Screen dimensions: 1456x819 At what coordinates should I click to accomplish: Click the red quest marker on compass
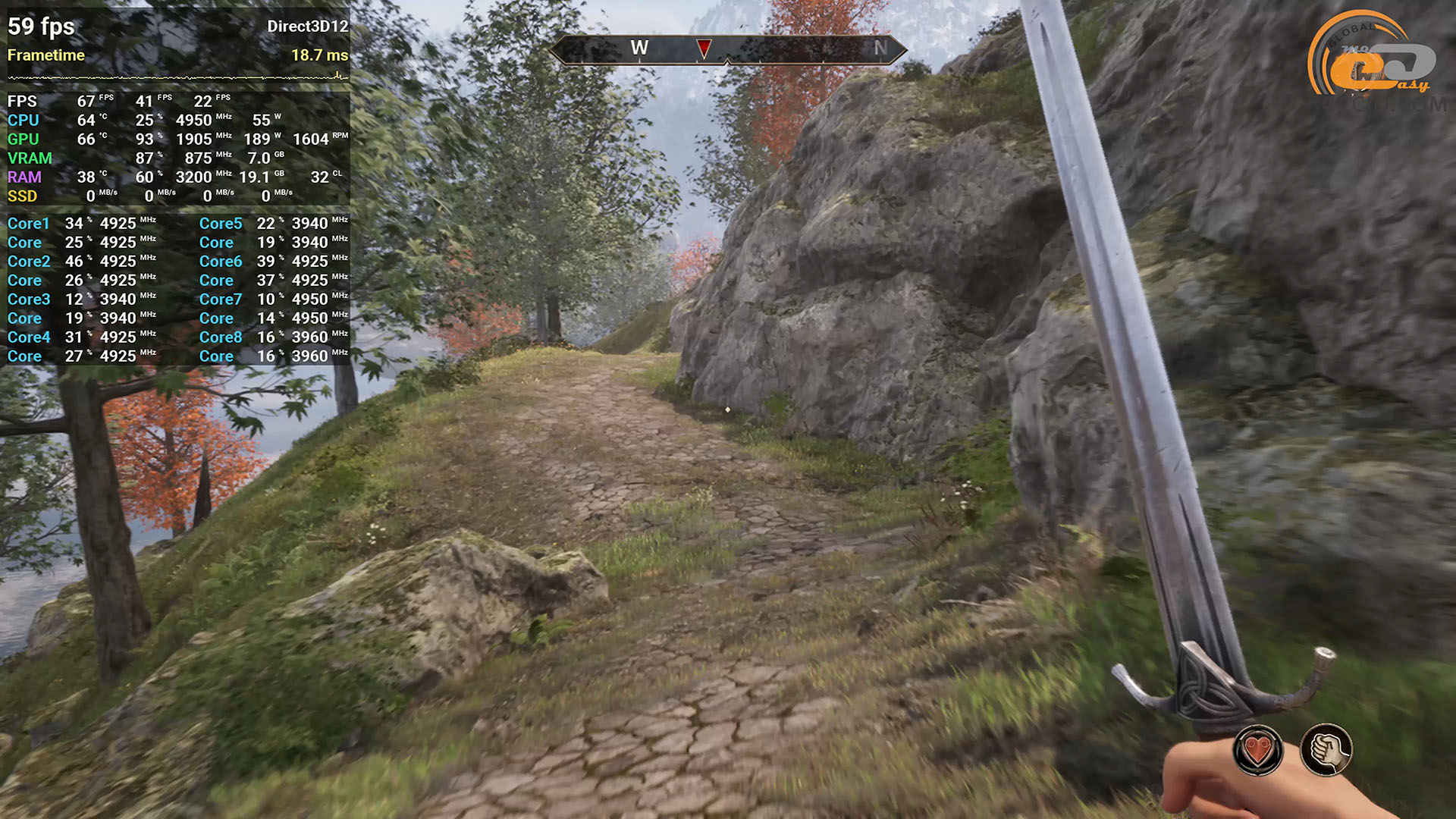tap(704, 49)
